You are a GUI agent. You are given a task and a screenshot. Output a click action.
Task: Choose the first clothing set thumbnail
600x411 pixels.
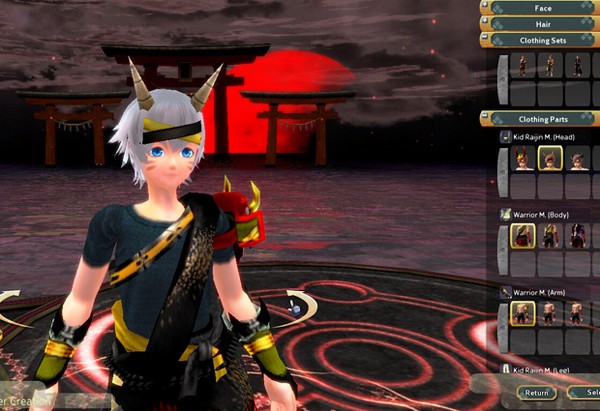pos(522,67)
